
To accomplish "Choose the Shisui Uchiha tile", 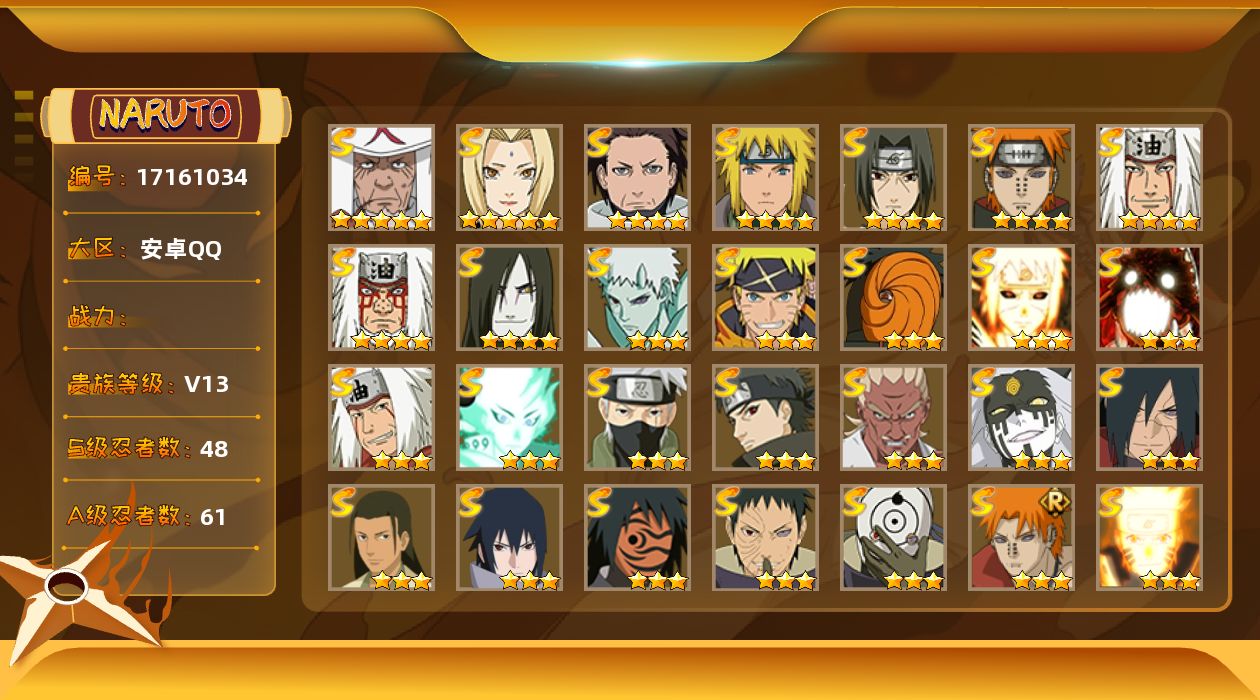I will click(765, 418).
